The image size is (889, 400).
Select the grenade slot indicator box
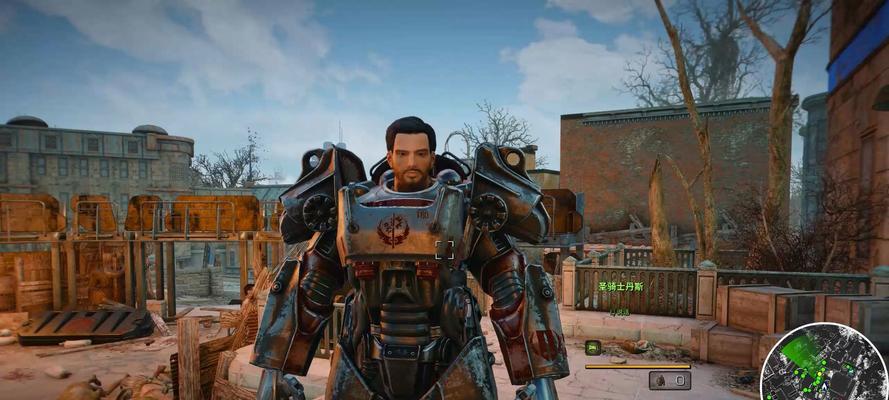pyautogui.click(x=669, y=380)
